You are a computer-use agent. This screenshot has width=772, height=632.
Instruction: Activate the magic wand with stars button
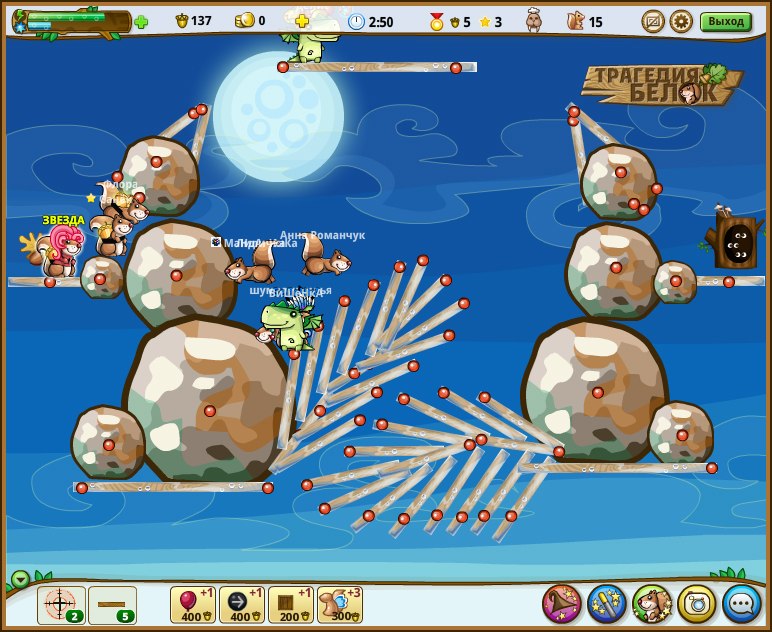[x=607, y=604]
